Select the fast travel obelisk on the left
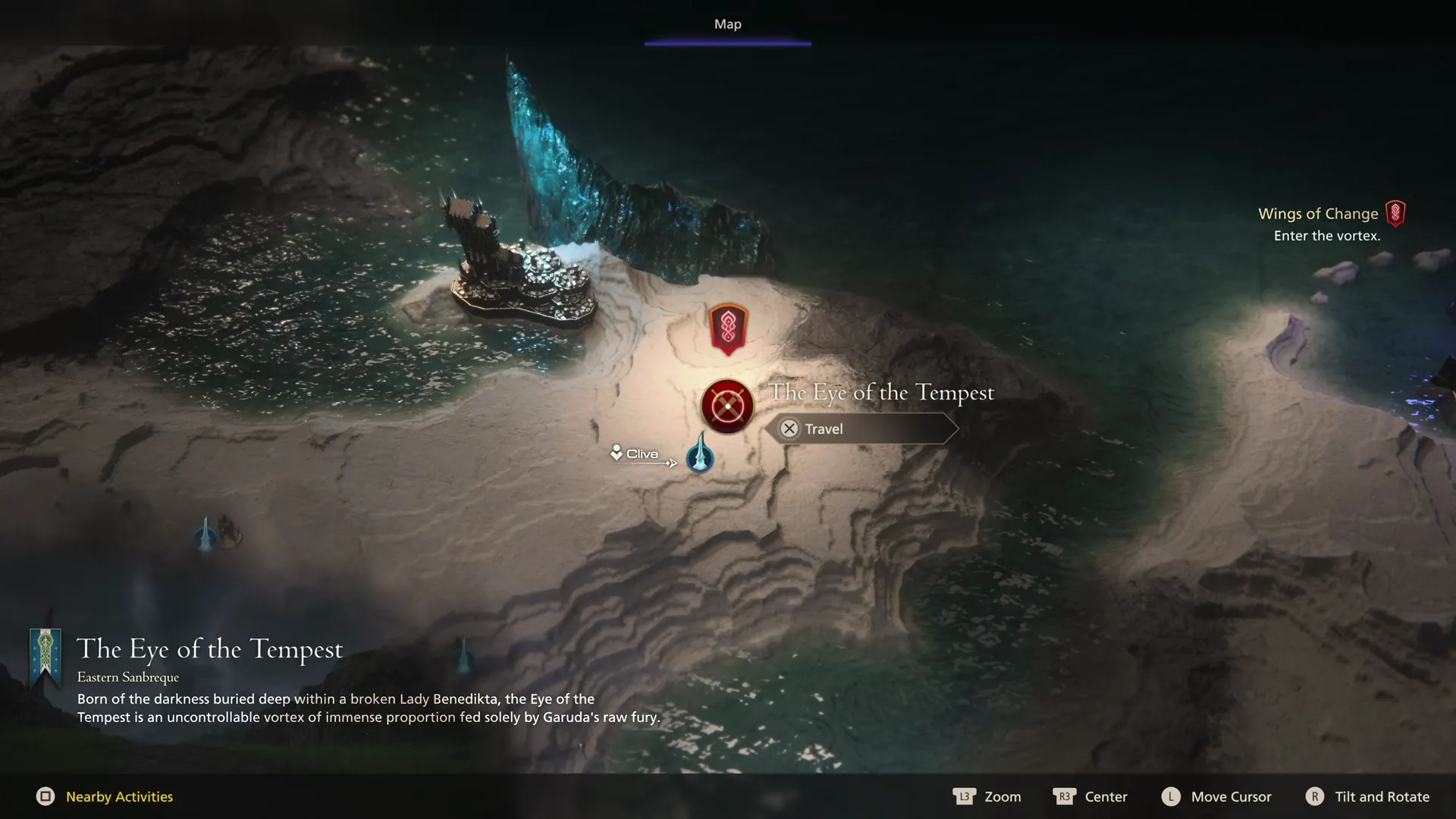 (205, 533)
